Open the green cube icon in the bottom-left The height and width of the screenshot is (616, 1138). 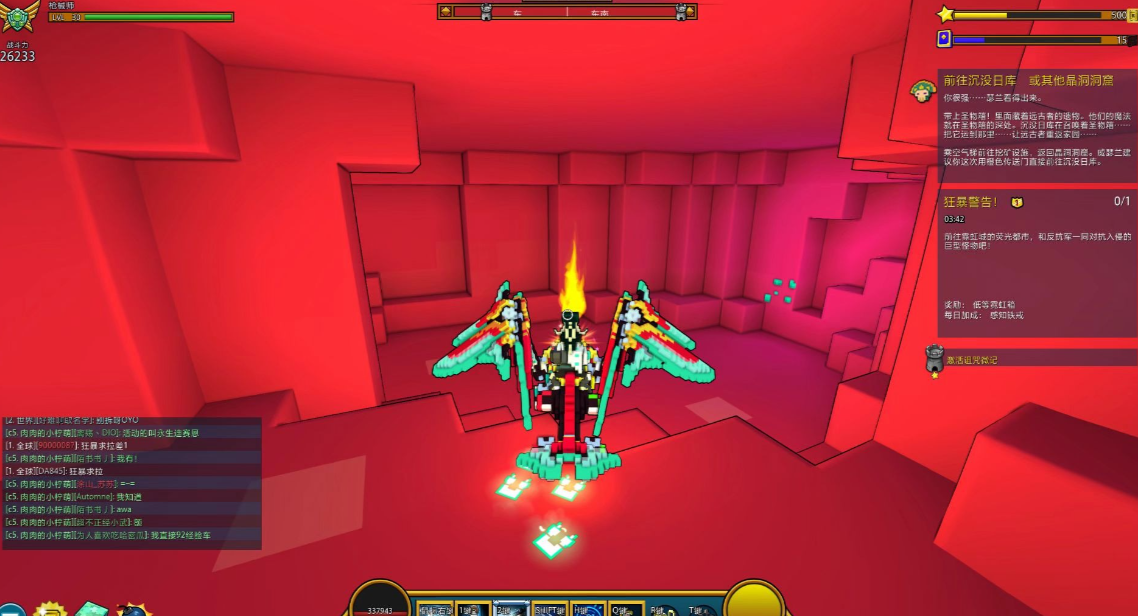[x=91, y=609]
